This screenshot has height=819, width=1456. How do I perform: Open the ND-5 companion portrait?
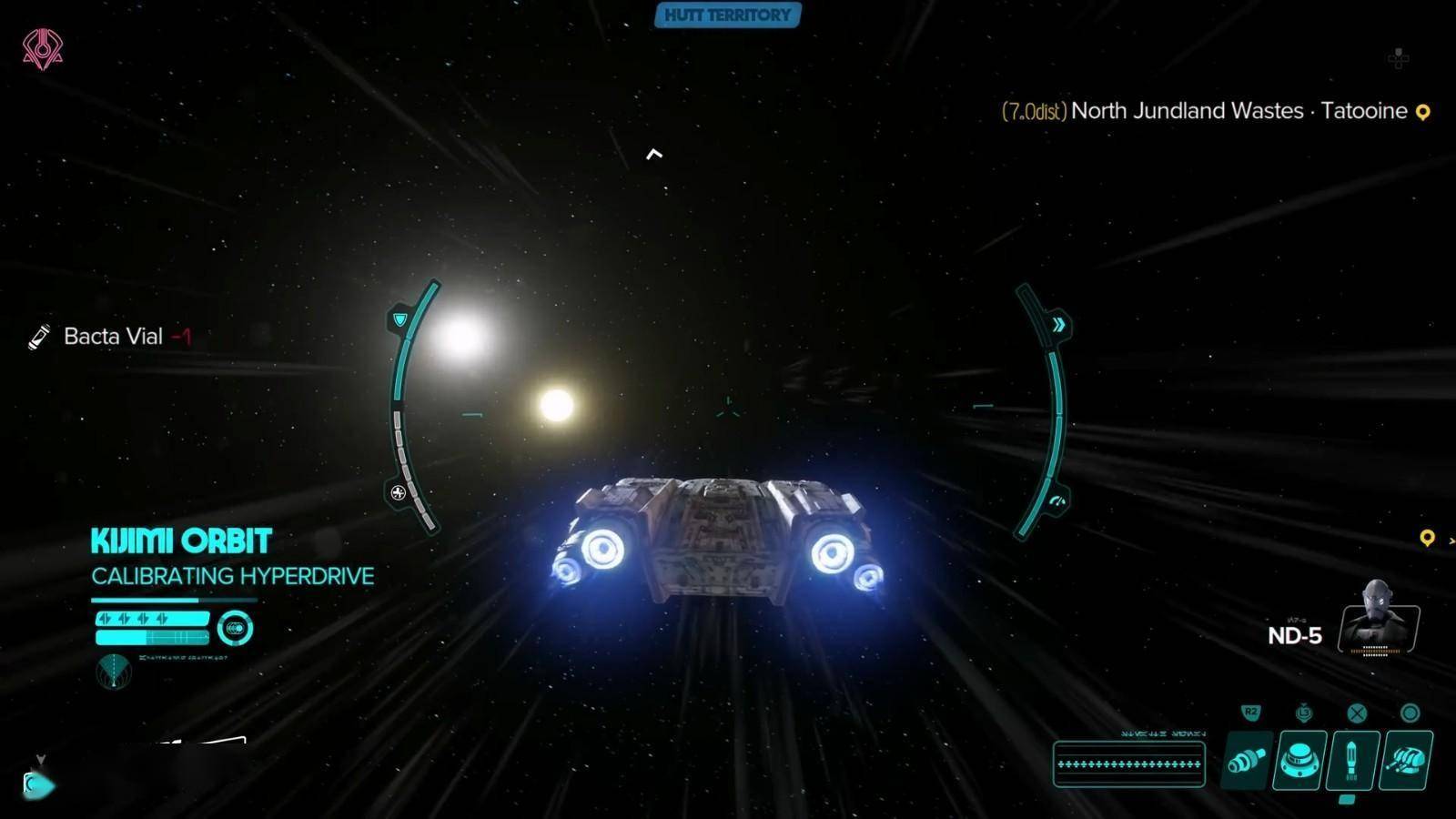(1378, 619)
